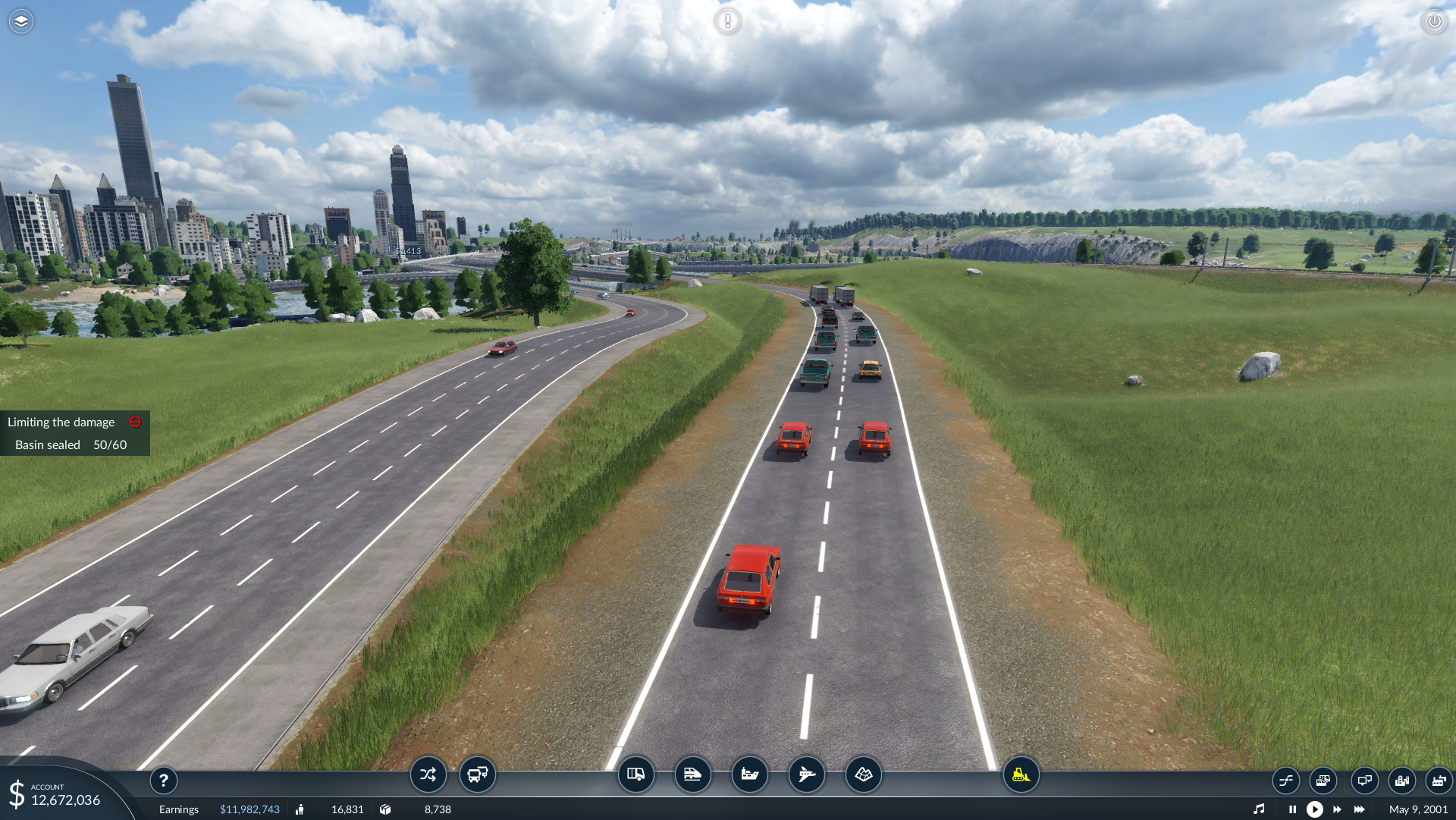Image resolution: width=1456 pixels, height=820 pixels.
Task: Open the road construction truck menu
Action: [x=635, y=774]
